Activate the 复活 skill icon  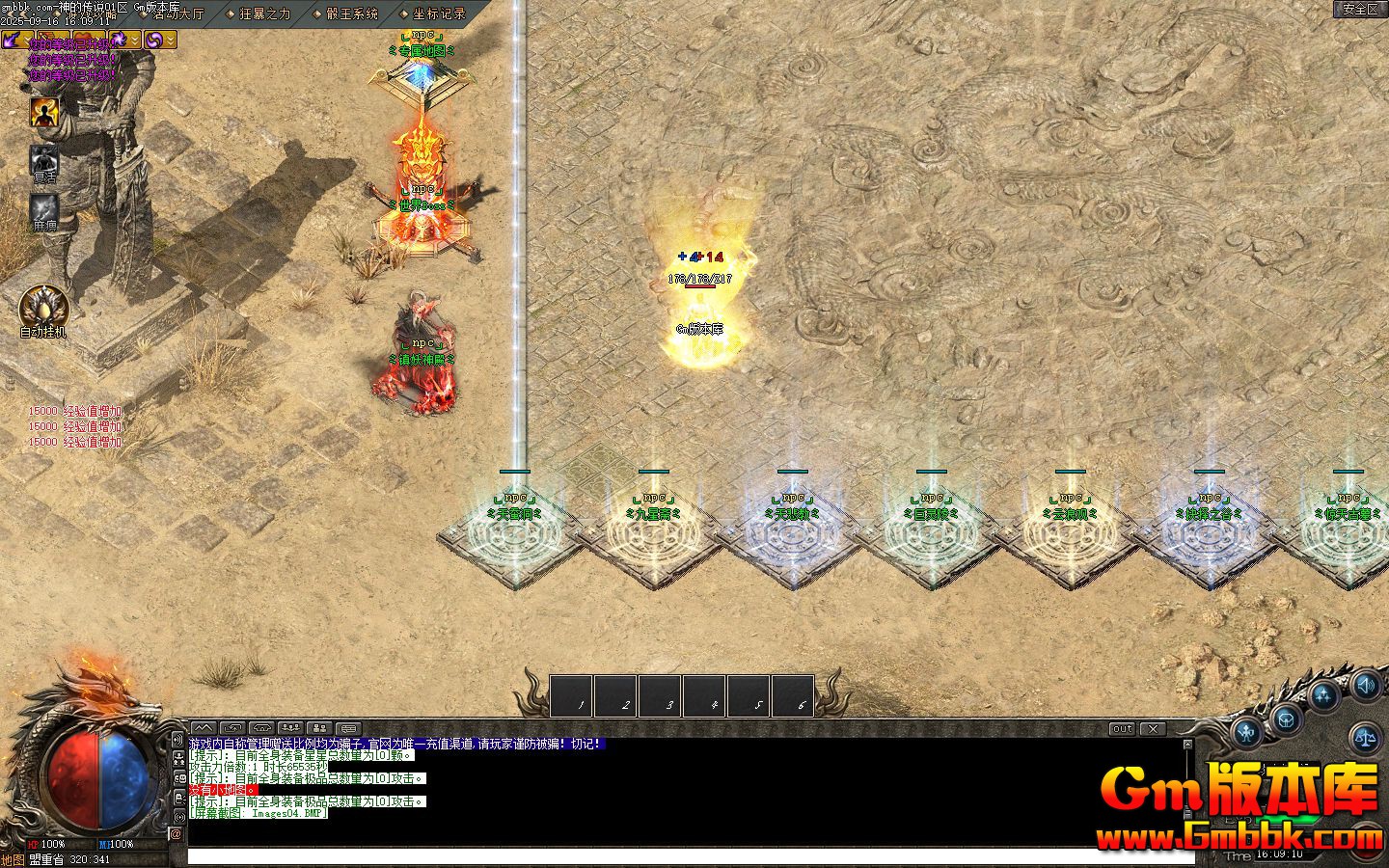pyautogui.click(x=44, y=160)
